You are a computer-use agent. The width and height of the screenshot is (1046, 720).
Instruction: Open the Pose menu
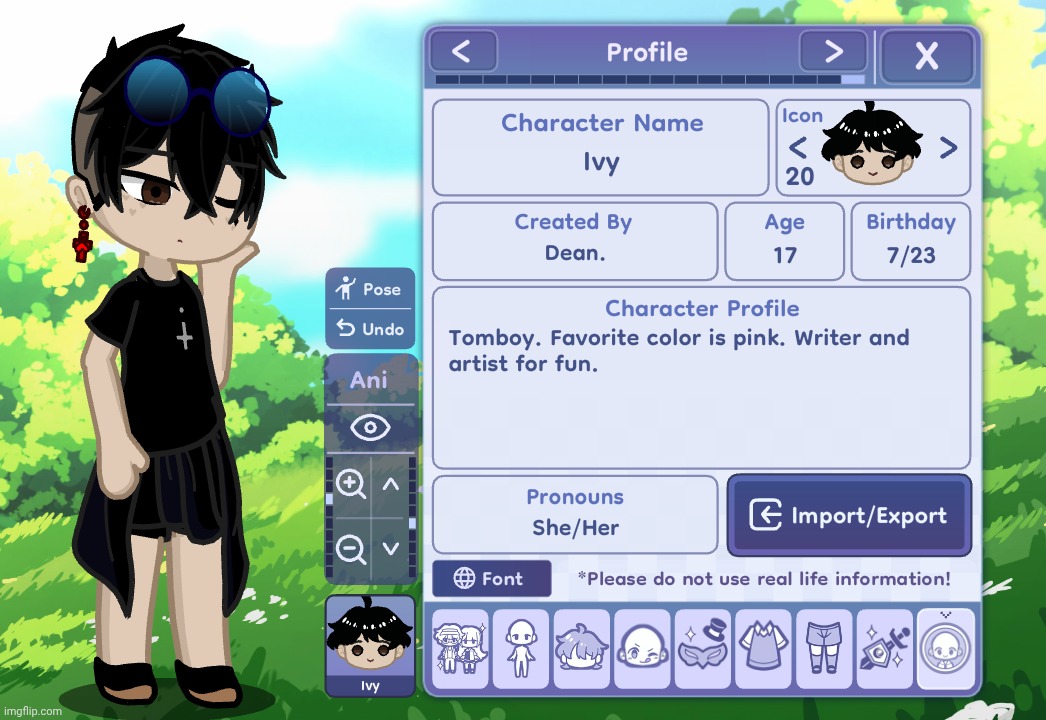point(370,289)
